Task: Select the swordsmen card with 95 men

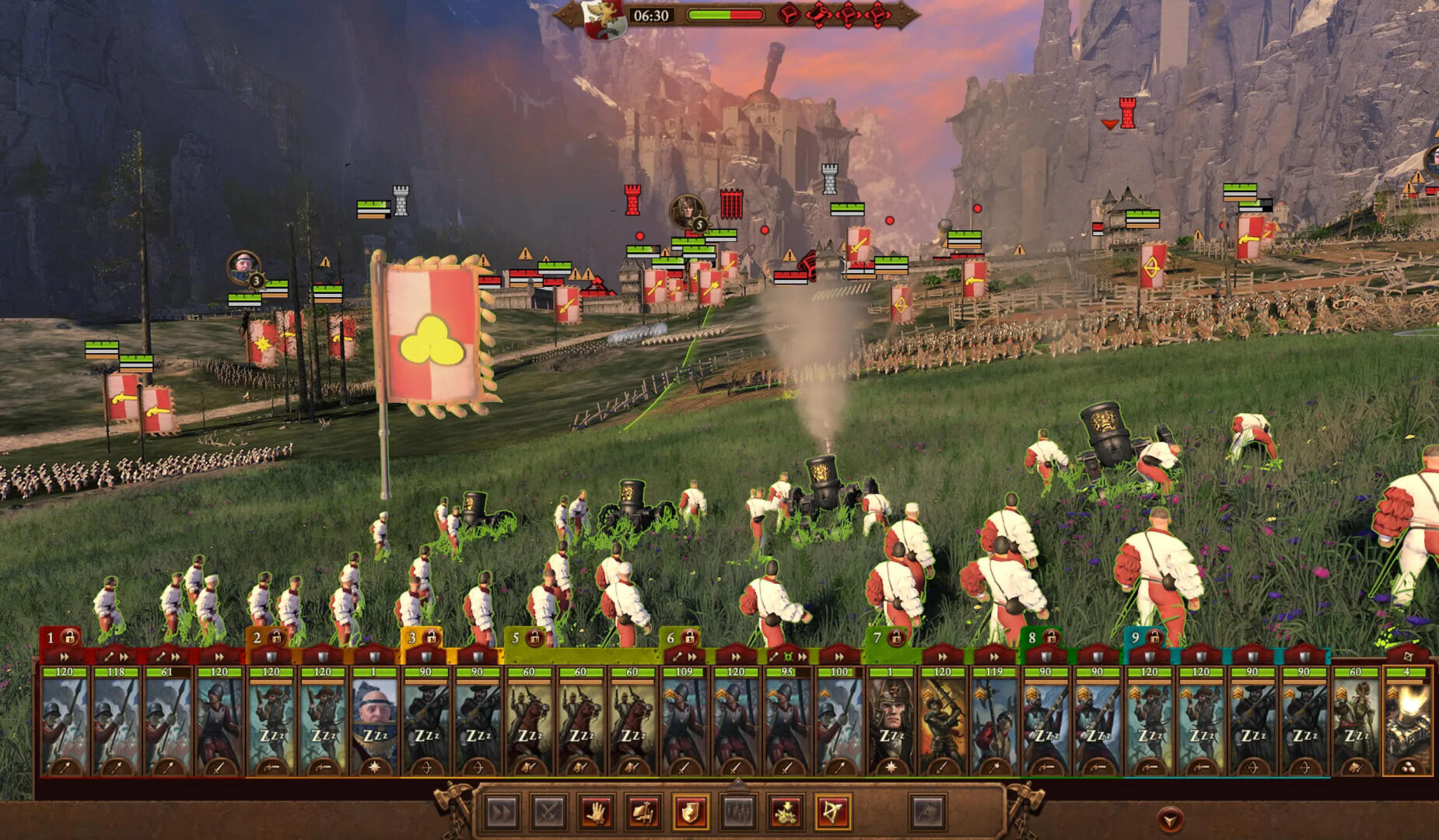Action: (x=788, y=723)
